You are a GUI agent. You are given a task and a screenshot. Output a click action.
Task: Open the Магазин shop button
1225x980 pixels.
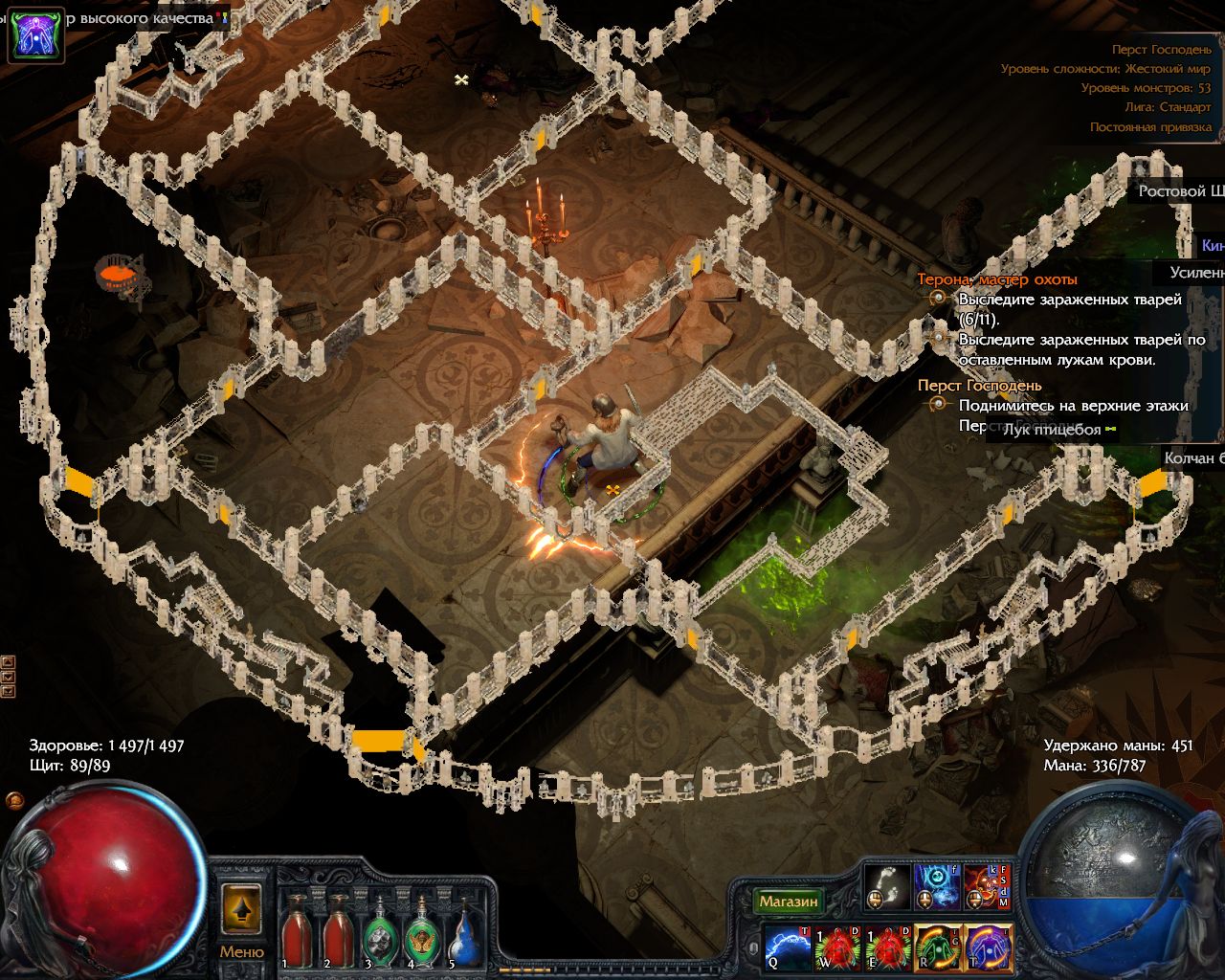pos(789,902)
